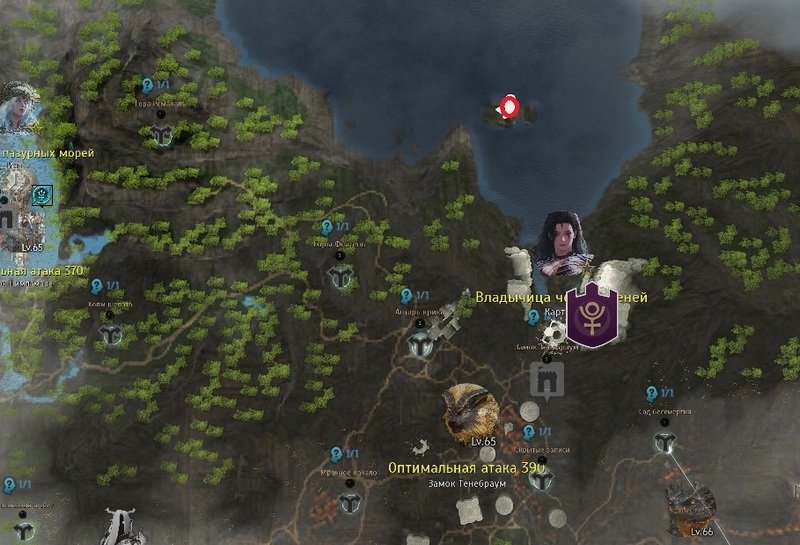Choose the Скрытые записи waypoint marker
This screenshot has width=800, height=545.
point(543,480)
